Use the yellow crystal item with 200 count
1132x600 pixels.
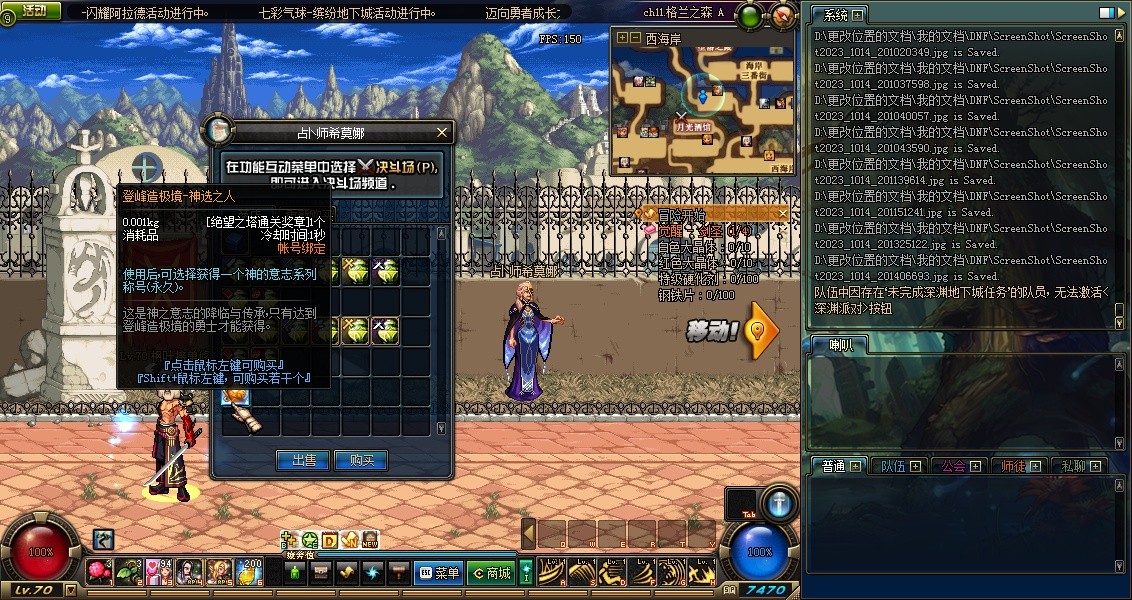pos(248,572)
